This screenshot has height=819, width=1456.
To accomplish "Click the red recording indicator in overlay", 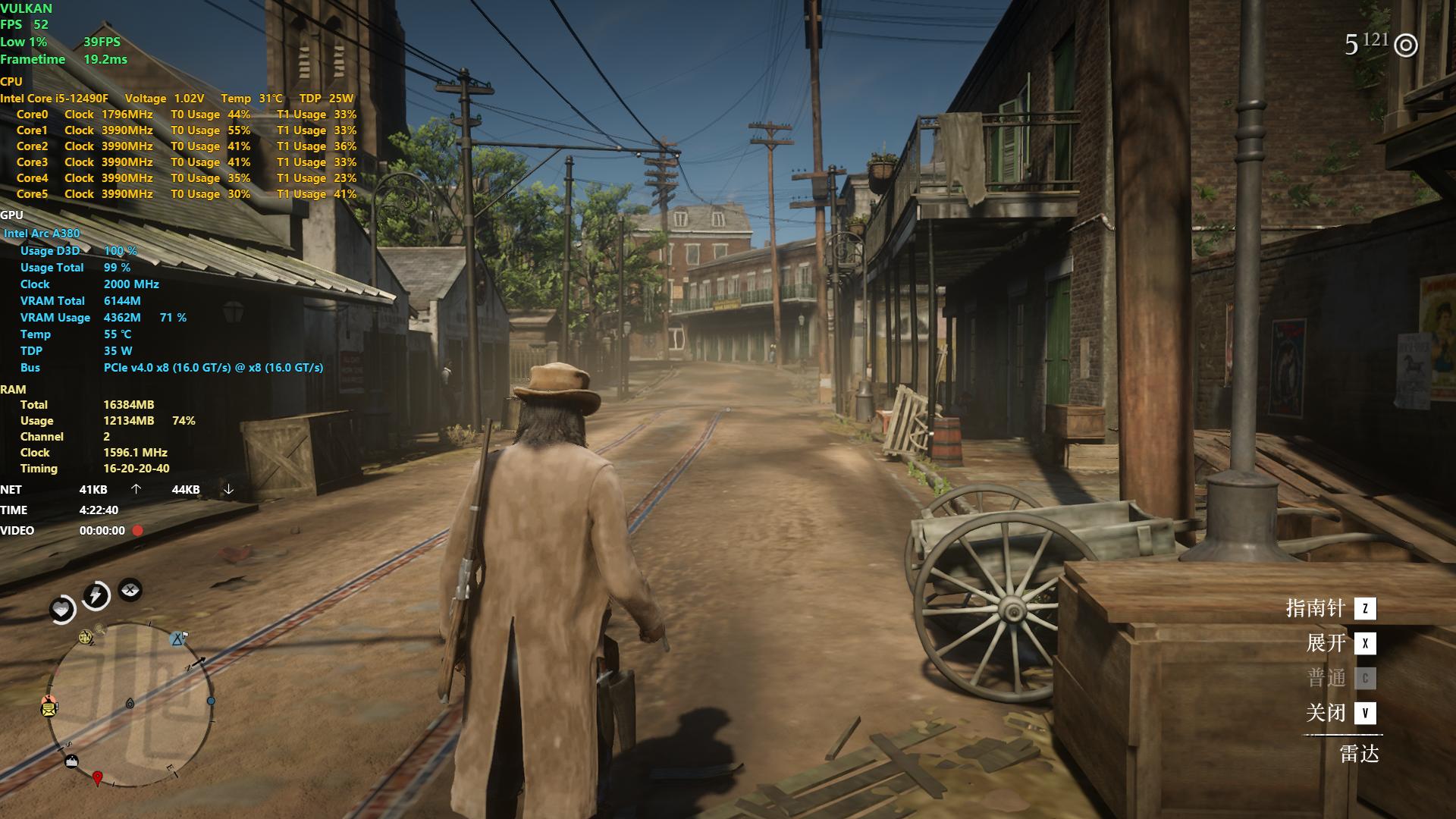I will tap(138, 531).
